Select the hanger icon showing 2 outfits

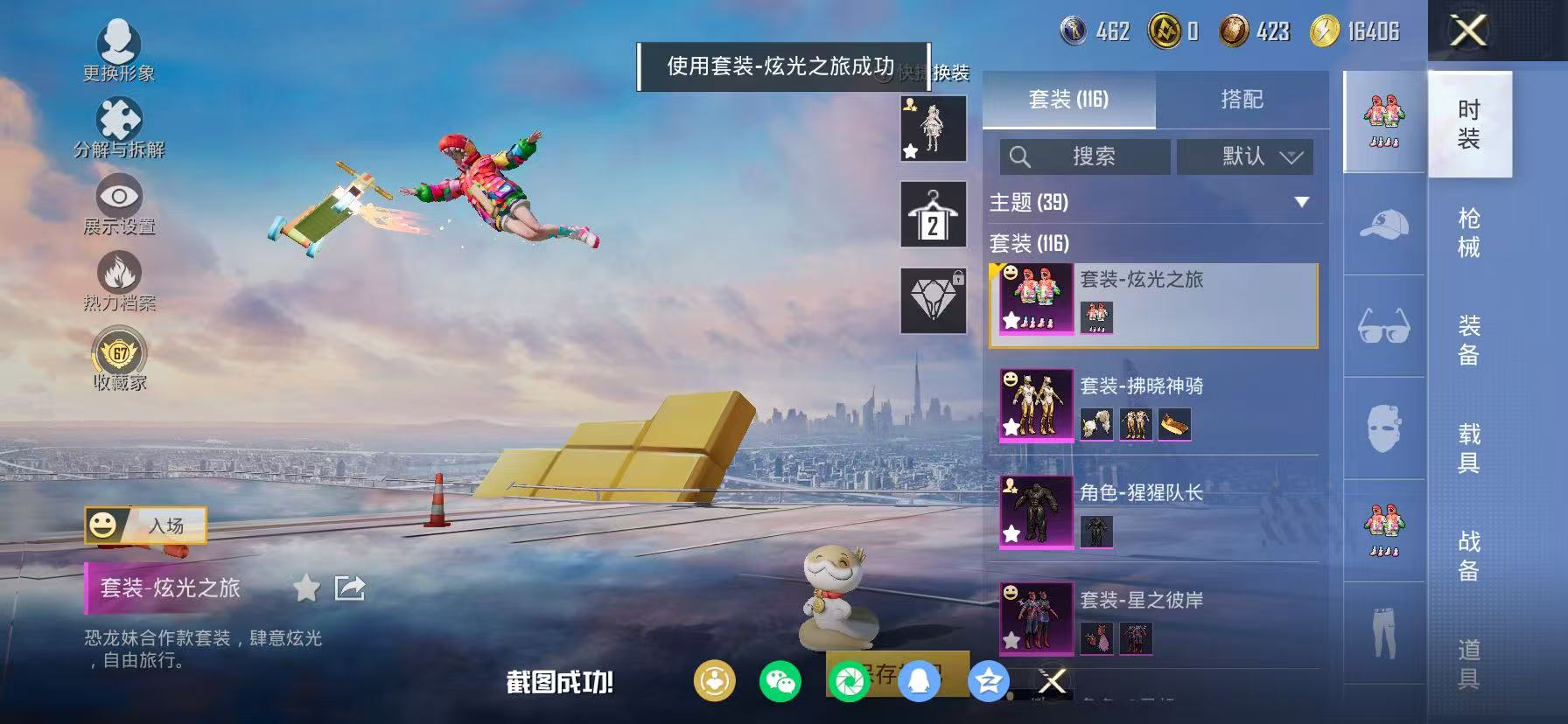point(933,214)
